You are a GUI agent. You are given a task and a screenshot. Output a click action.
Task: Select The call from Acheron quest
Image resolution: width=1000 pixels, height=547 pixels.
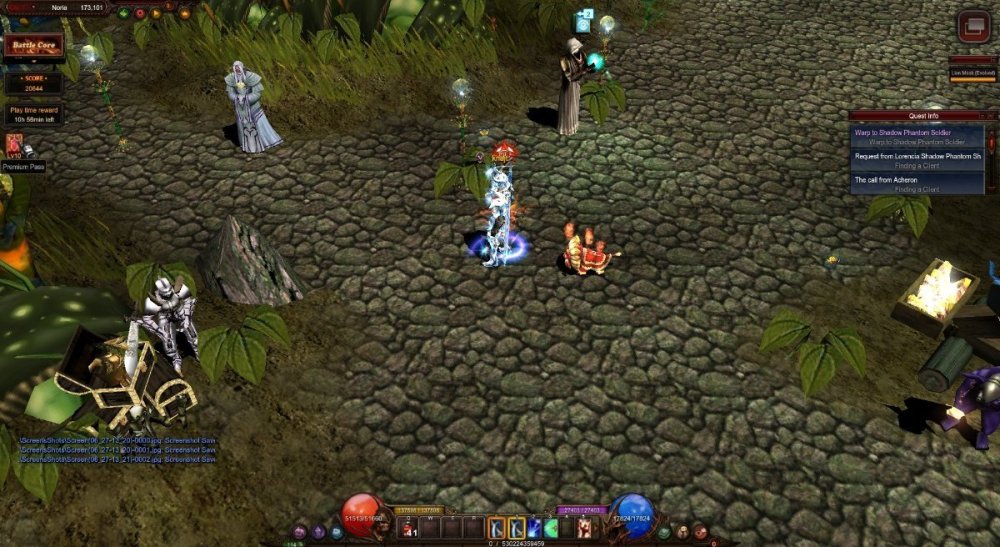pyautogui.click(x=916, y=184)
